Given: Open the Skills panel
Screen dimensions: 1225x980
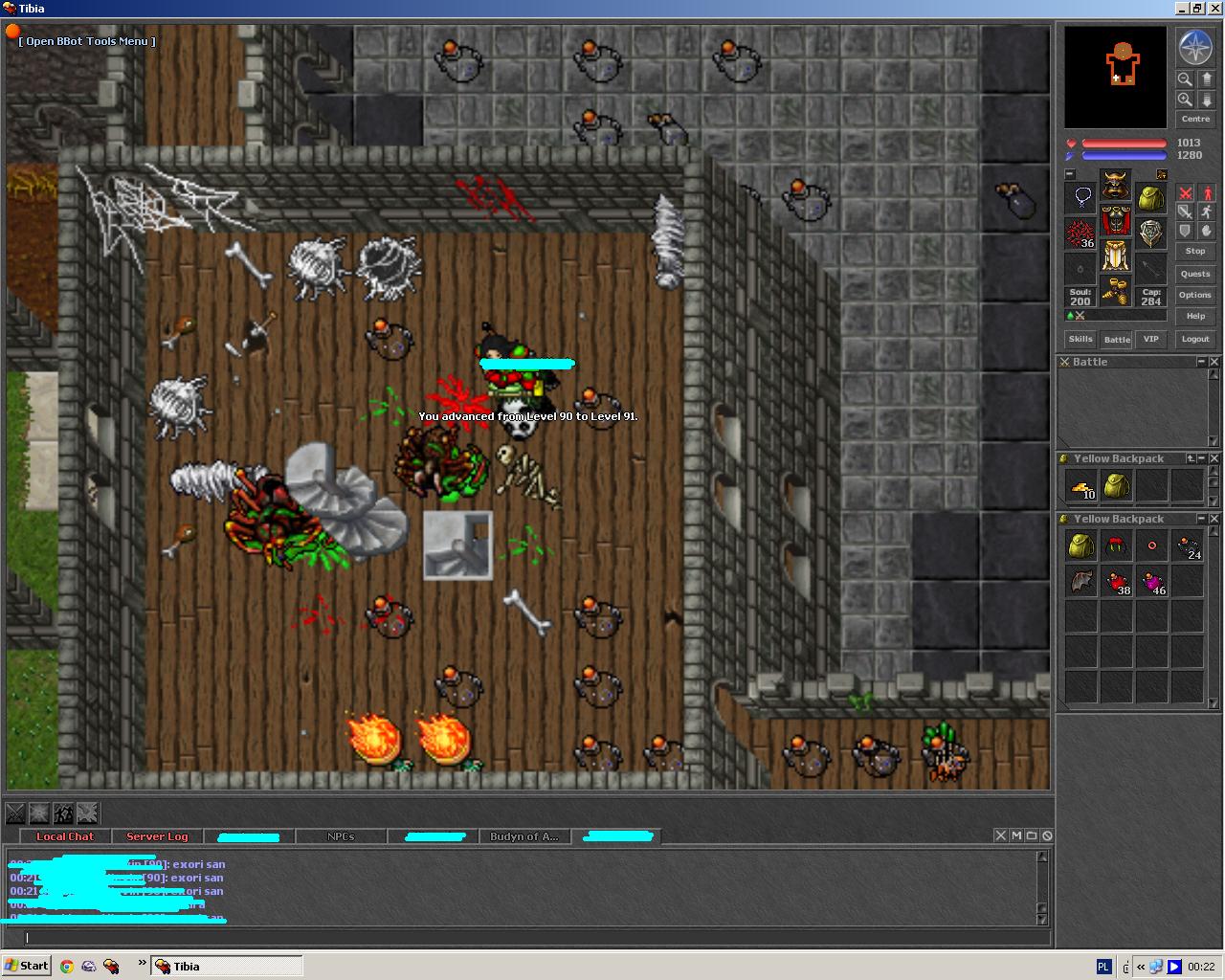Looking at the screenshot, I should pos(1080,339).
